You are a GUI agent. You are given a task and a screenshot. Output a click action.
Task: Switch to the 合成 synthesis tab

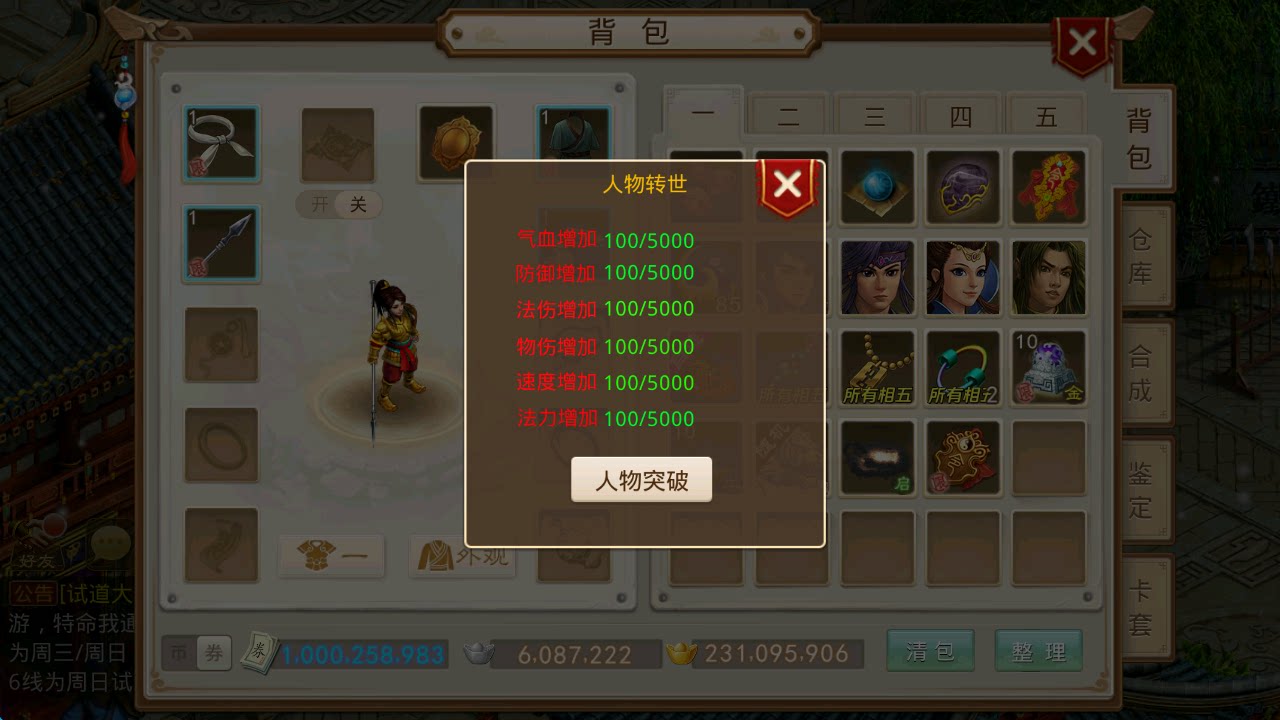coord(1142,370)
